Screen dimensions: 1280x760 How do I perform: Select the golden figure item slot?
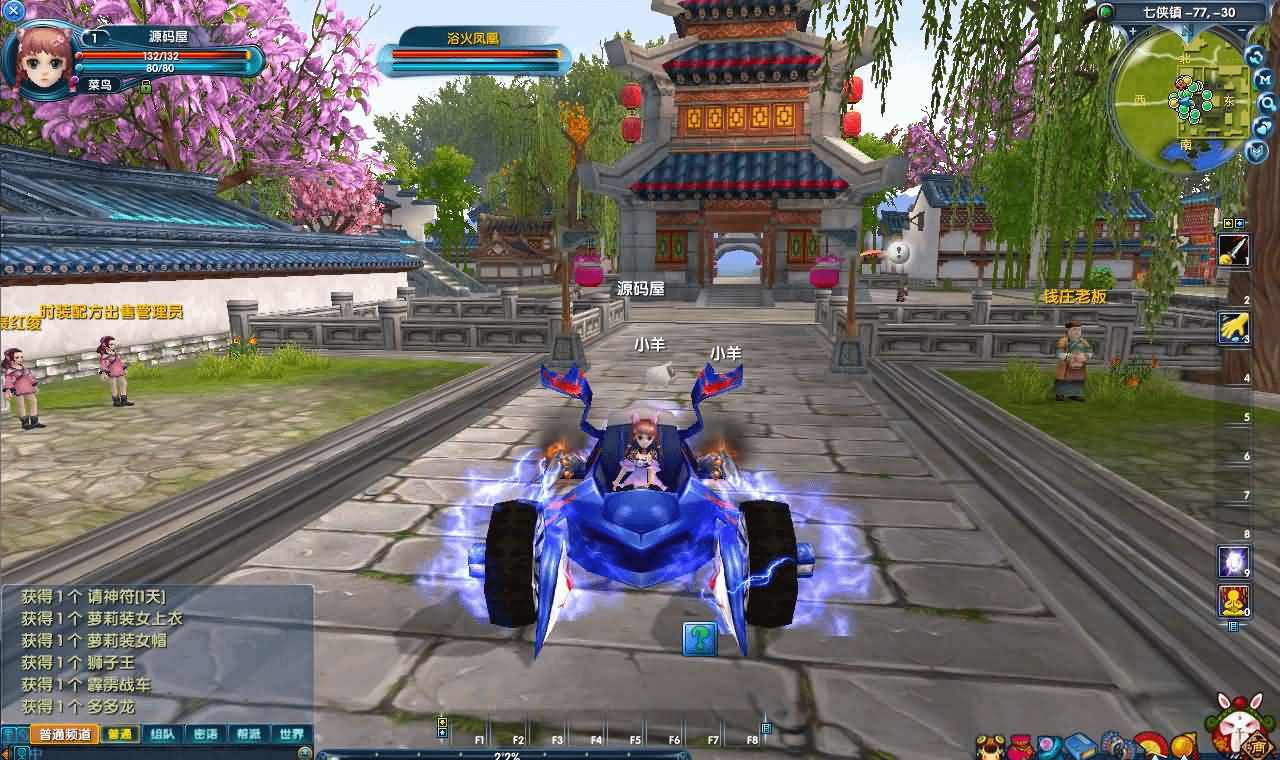pos(1233,601)
